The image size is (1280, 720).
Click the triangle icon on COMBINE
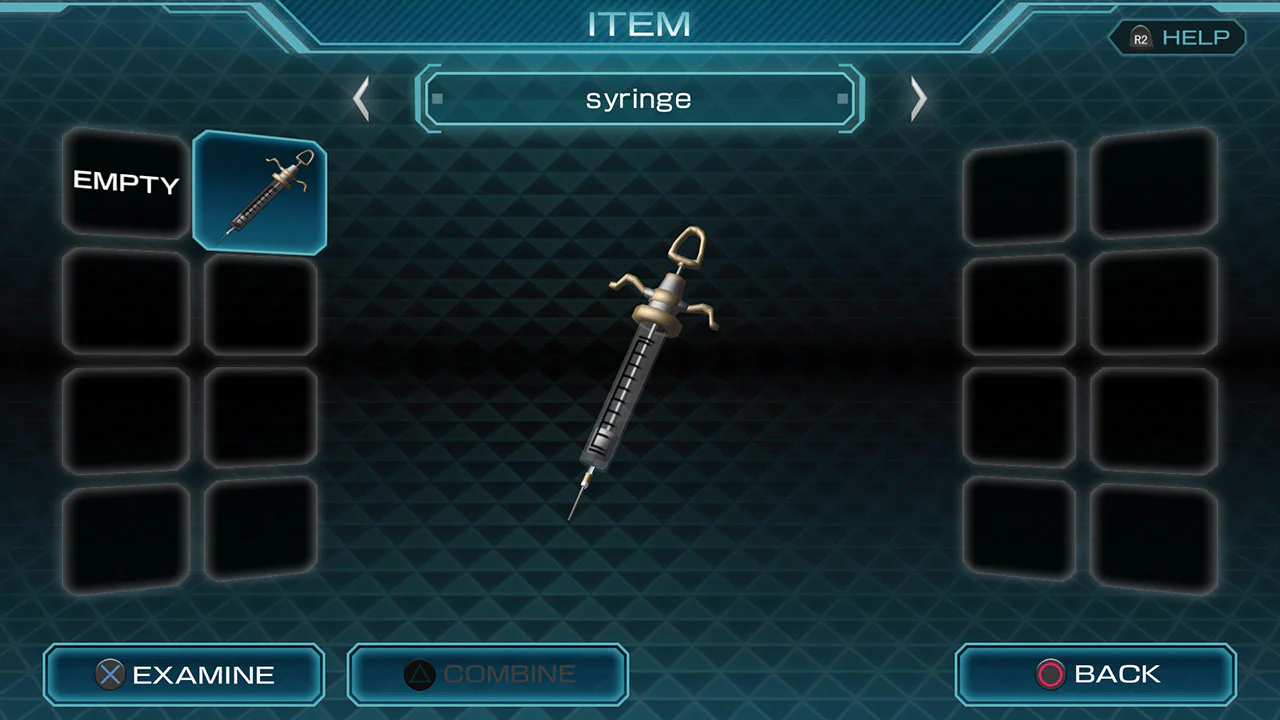[419, 674]
